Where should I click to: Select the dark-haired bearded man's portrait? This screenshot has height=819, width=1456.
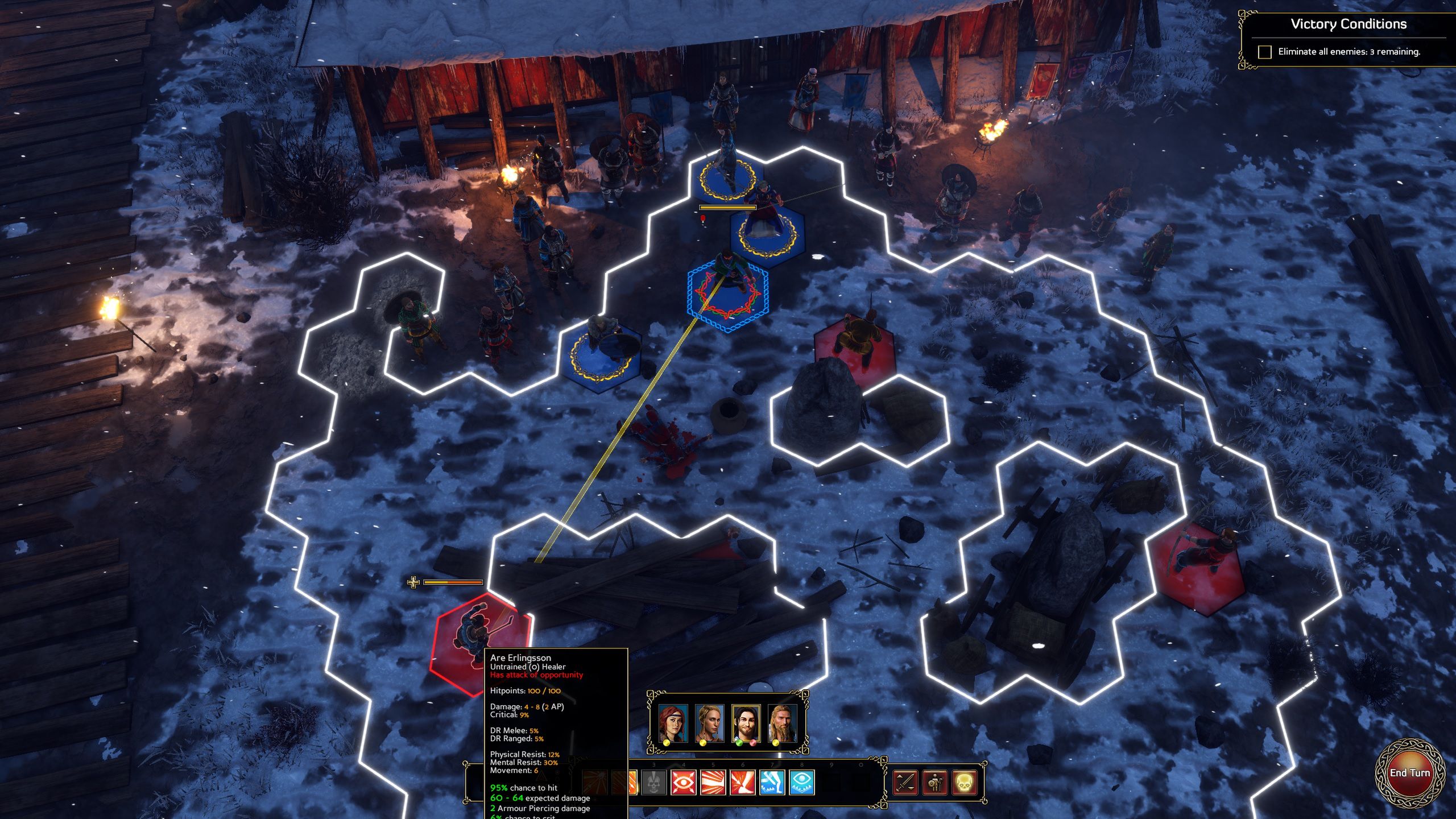point(746,723)
